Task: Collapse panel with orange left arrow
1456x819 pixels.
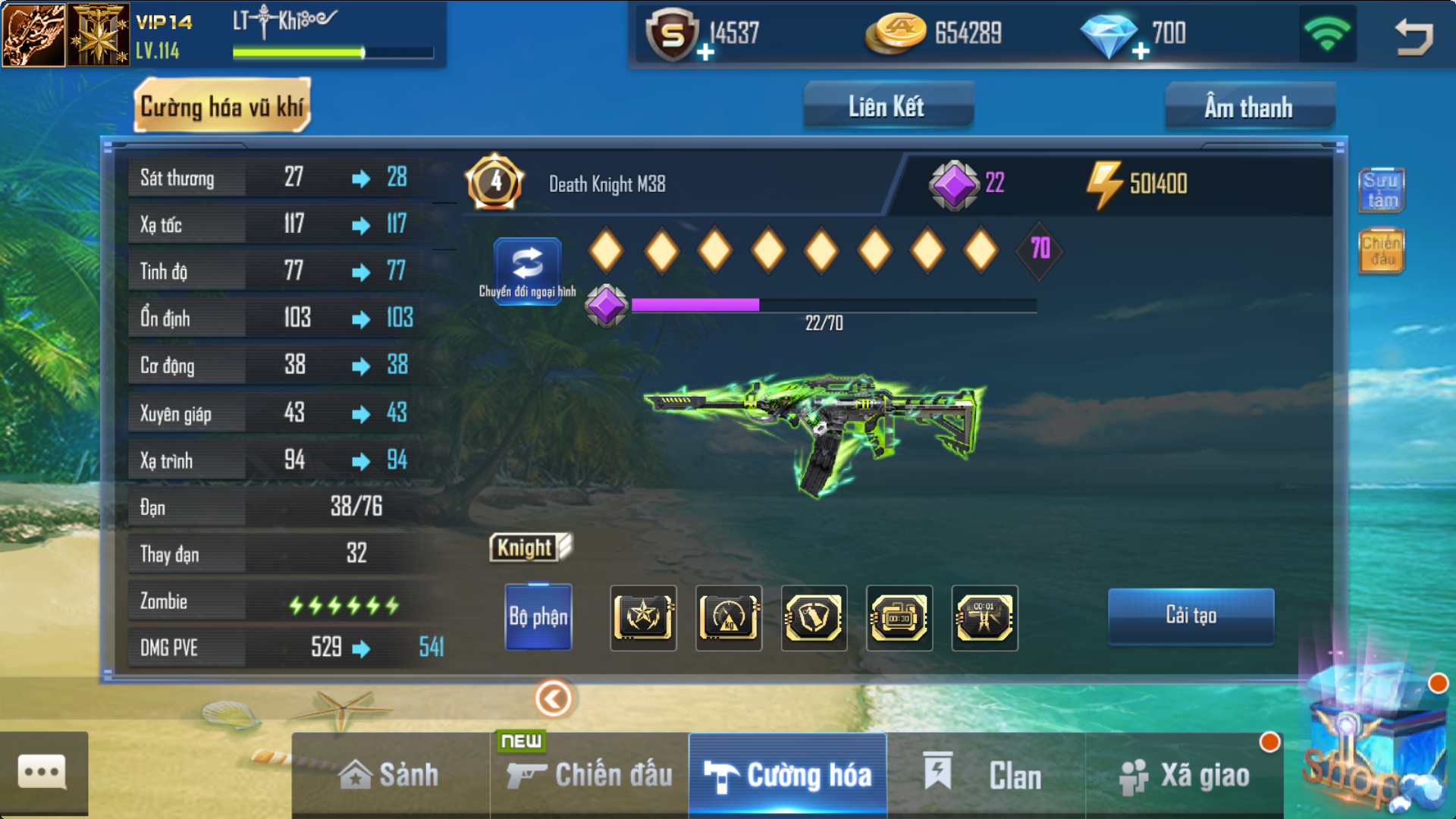Action: click(554, 698)
